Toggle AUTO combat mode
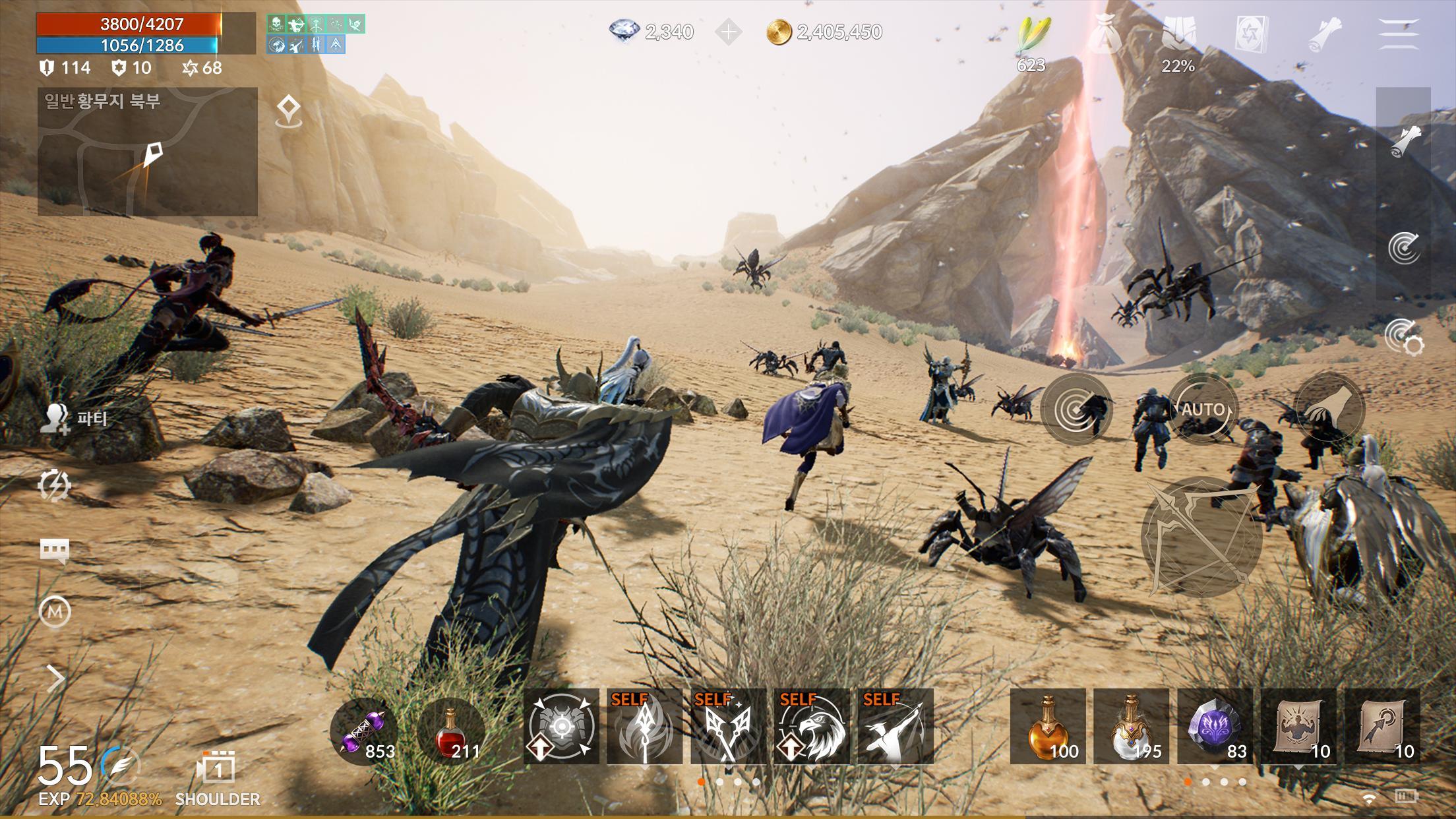1456x819 pixels. pos(1204,409)
